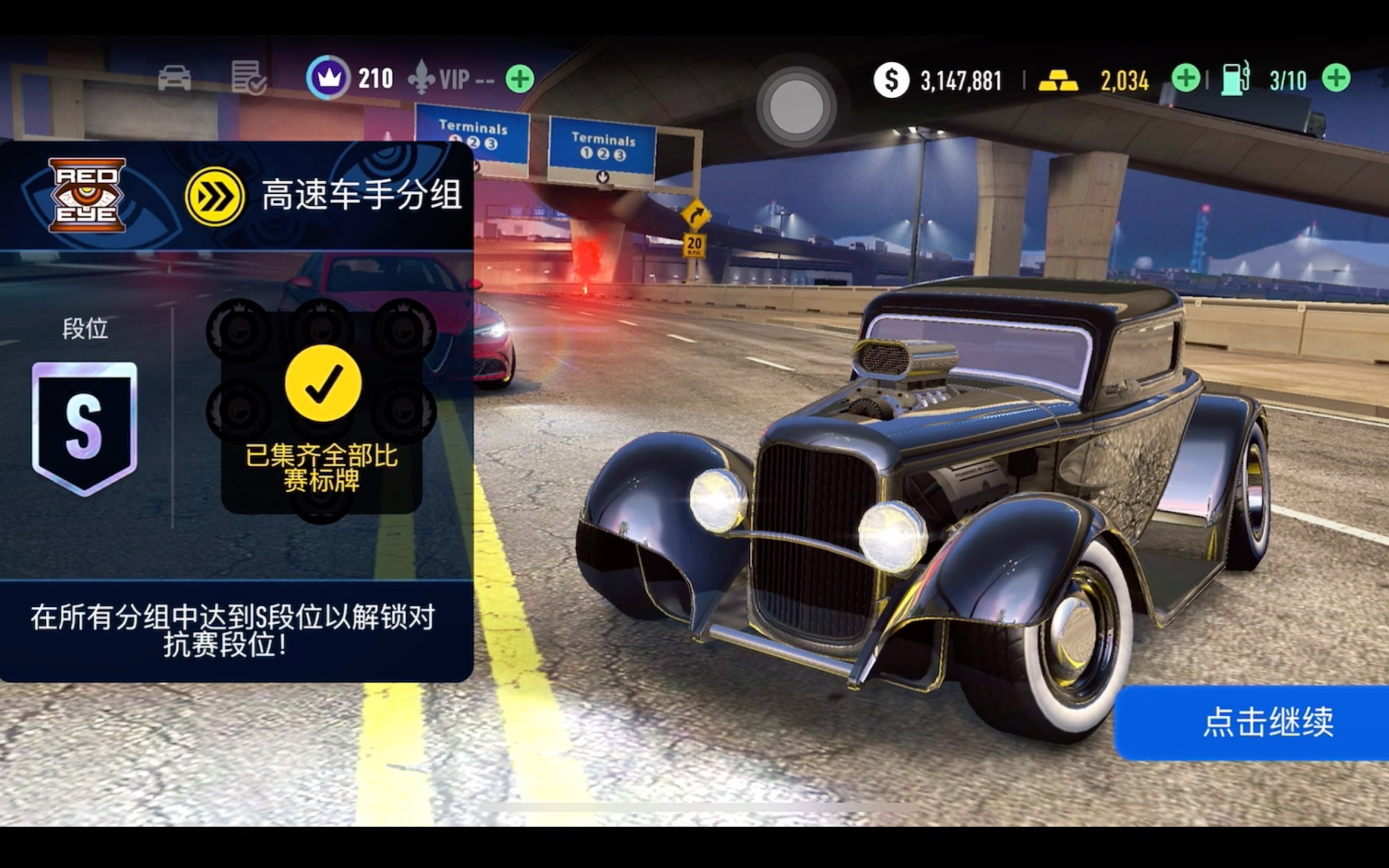Open the garage car icon

point(175,78)
